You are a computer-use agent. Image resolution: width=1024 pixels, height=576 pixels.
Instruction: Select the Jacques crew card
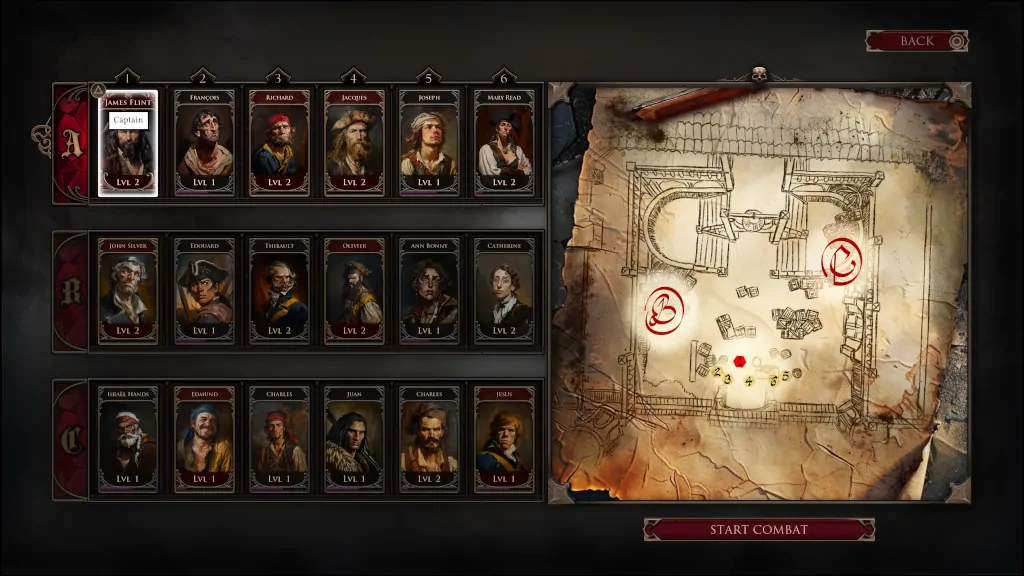(354, 143)
